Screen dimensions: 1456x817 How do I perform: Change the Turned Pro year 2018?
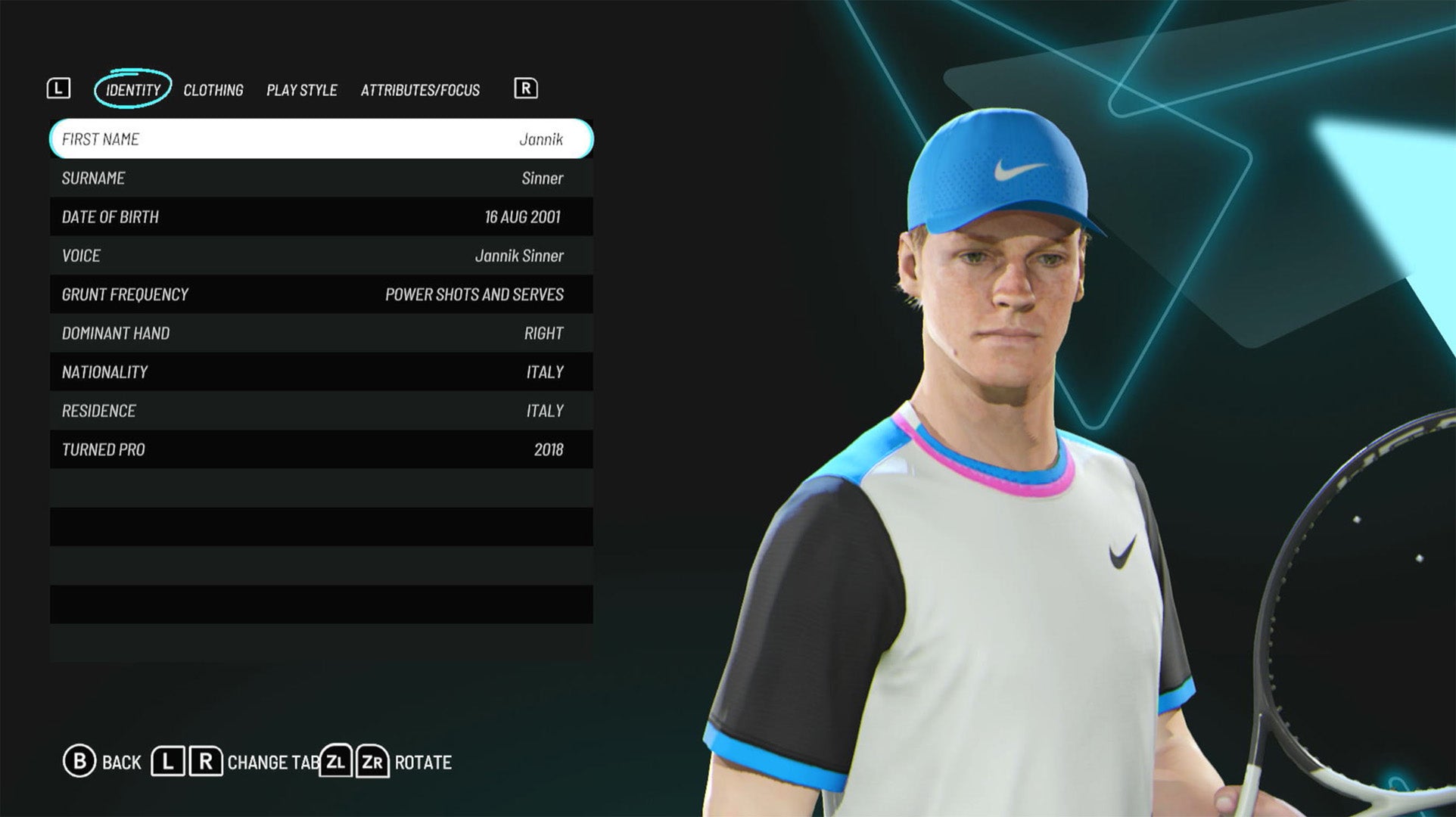[321, 449]
